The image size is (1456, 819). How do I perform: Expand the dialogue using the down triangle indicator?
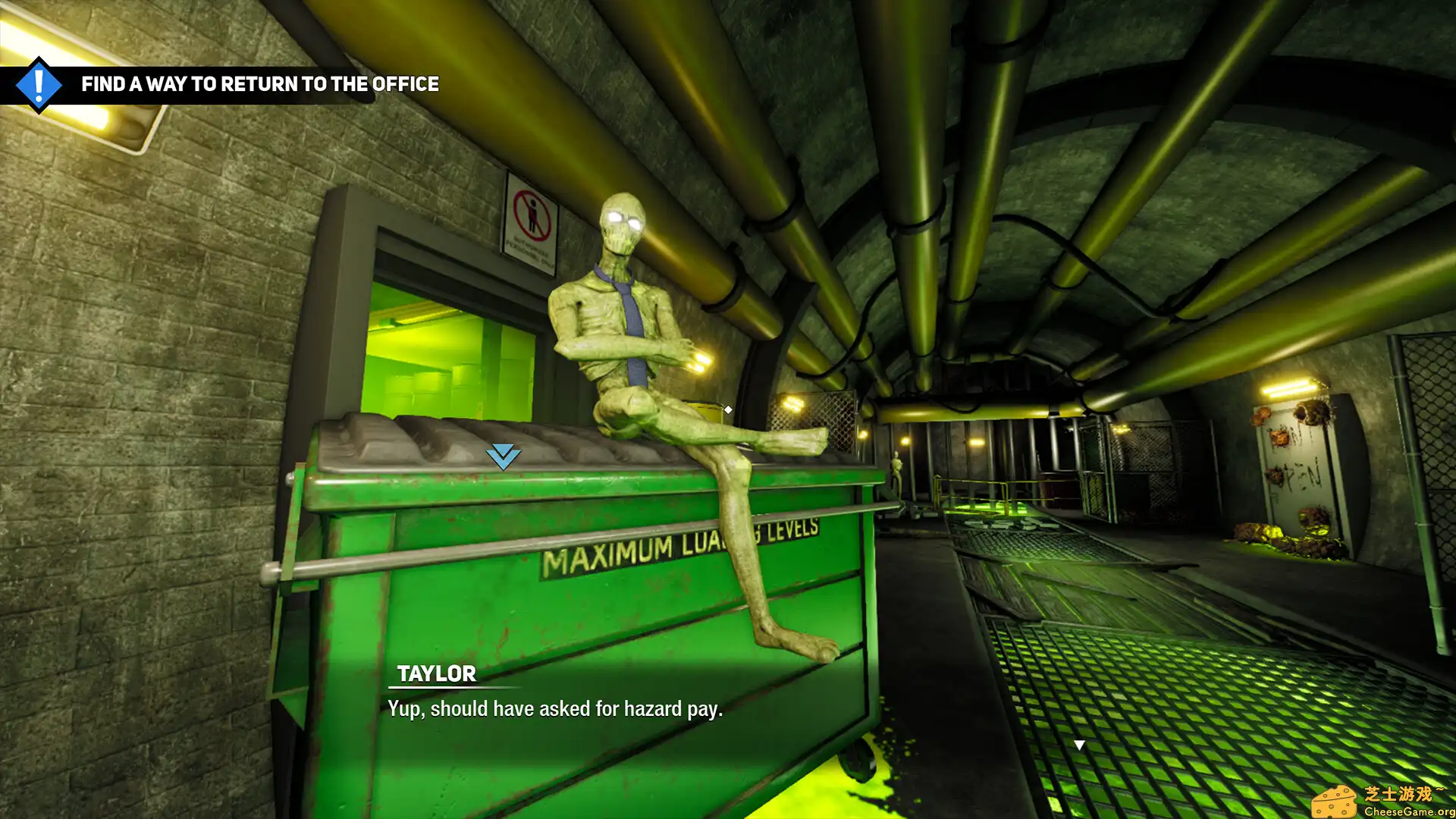pos(1078,744)
